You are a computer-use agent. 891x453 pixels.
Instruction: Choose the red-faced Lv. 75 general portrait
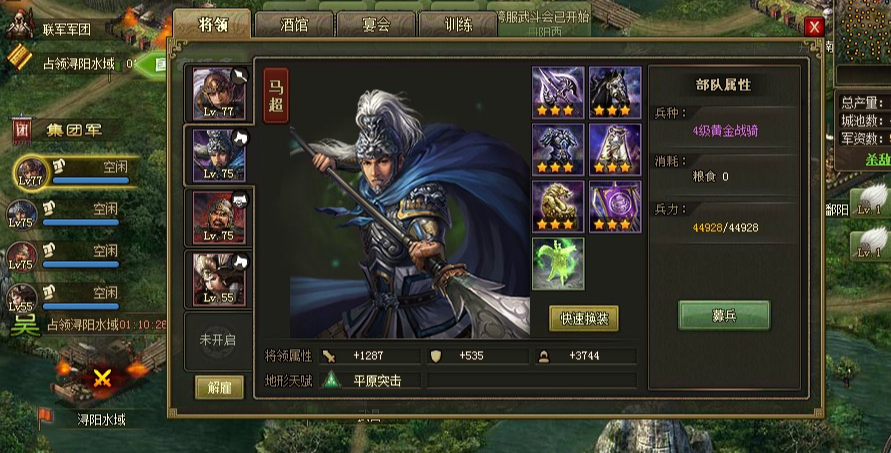point(219,216)
